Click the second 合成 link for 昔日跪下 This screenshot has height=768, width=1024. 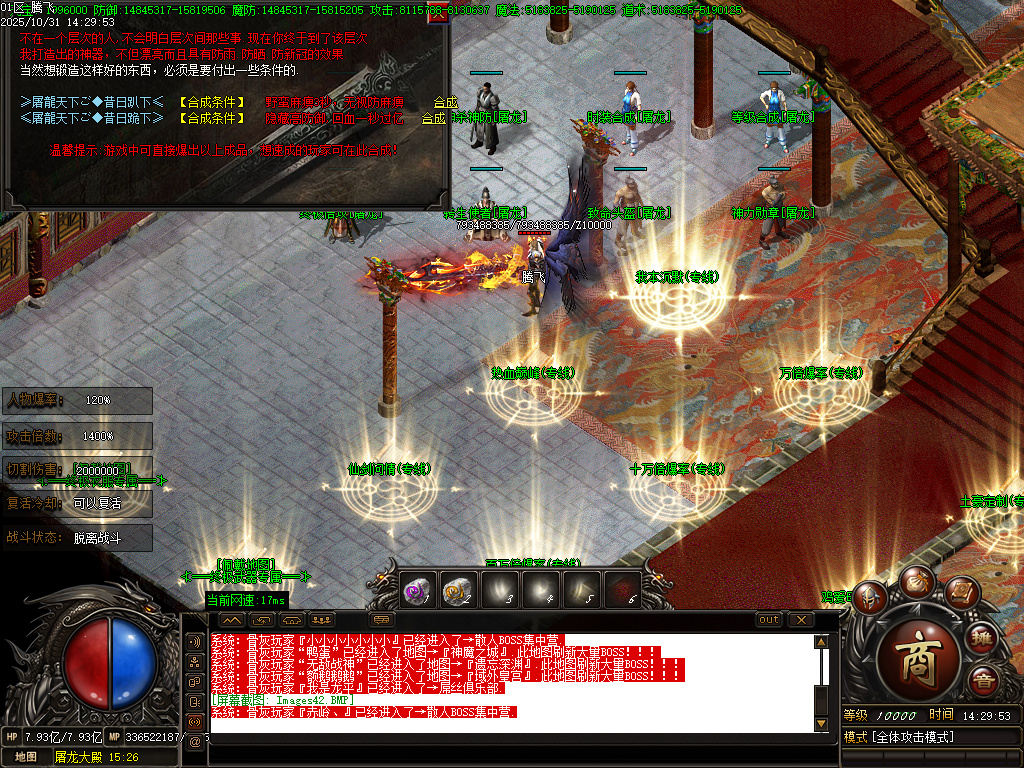click(x=433, y=118)
